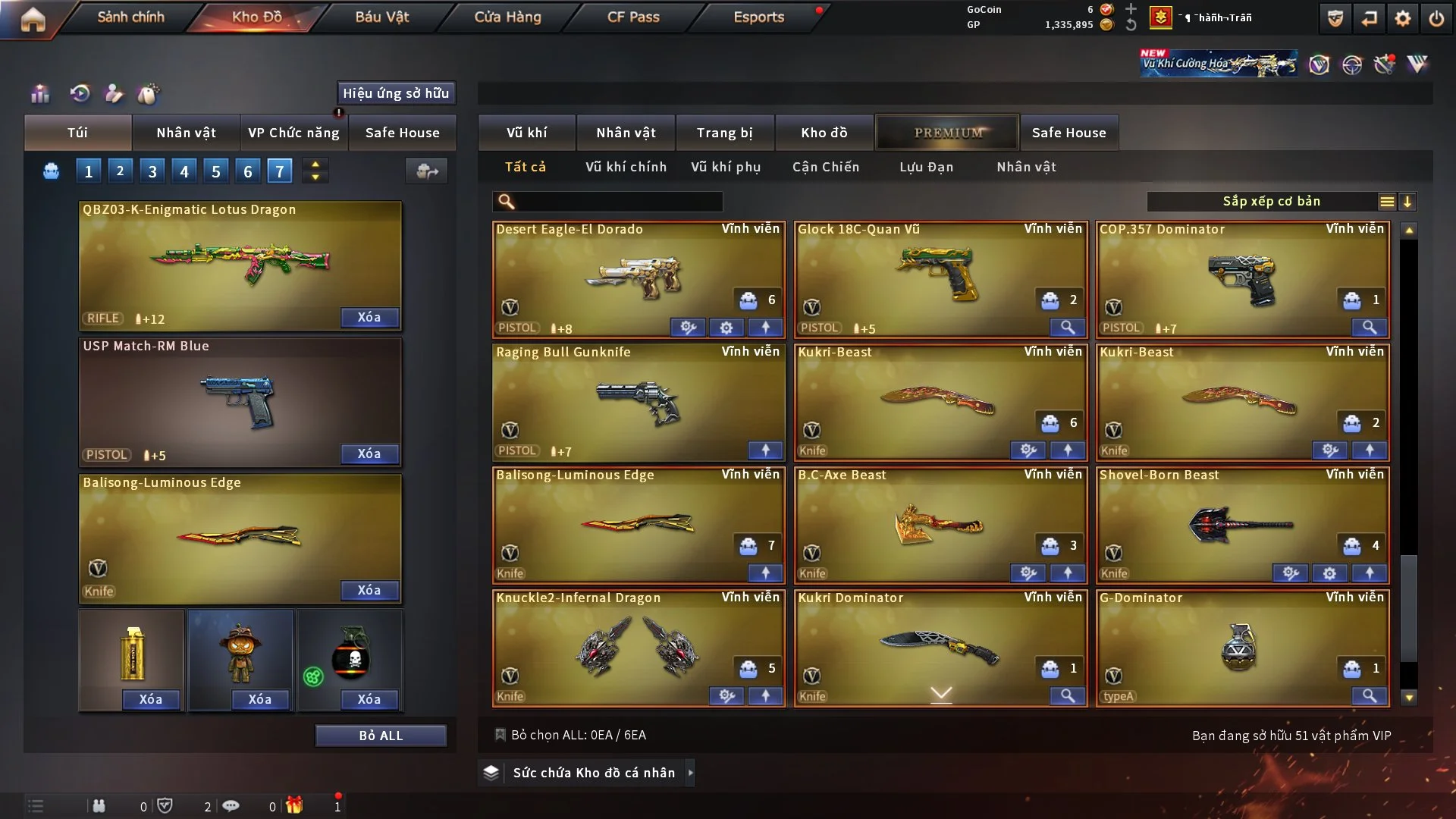Screen dimensions: 1456x819
Task: Click the Bỏ ALL button
Action: point(381,736)
